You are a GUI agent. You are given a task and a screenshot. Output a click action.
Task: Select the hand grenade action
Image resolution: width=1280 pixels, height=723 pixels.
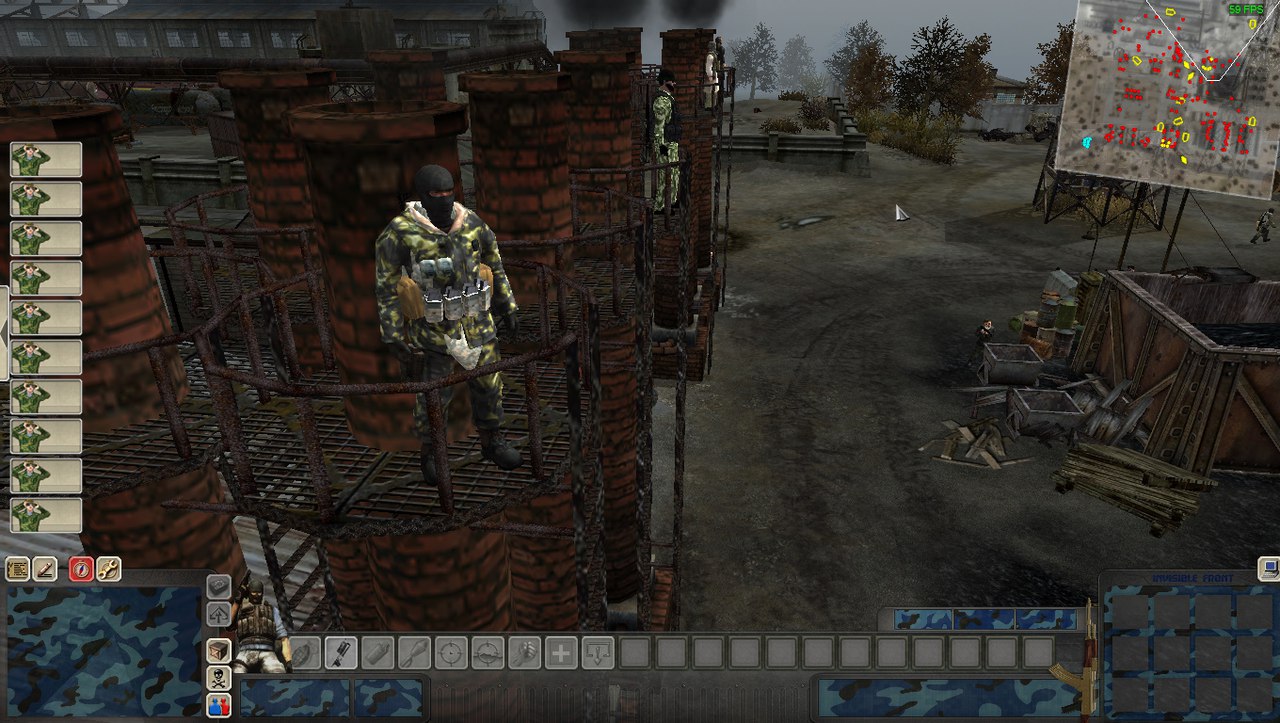point(305,653)
